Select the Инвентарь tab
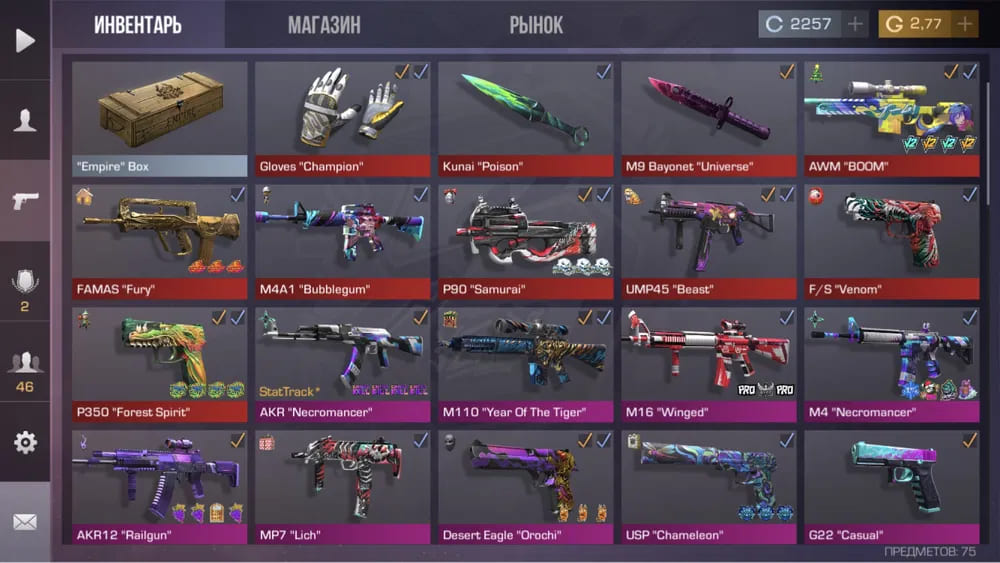The width and height of the screenshot is (1000, 563). [x=138, y=25]
